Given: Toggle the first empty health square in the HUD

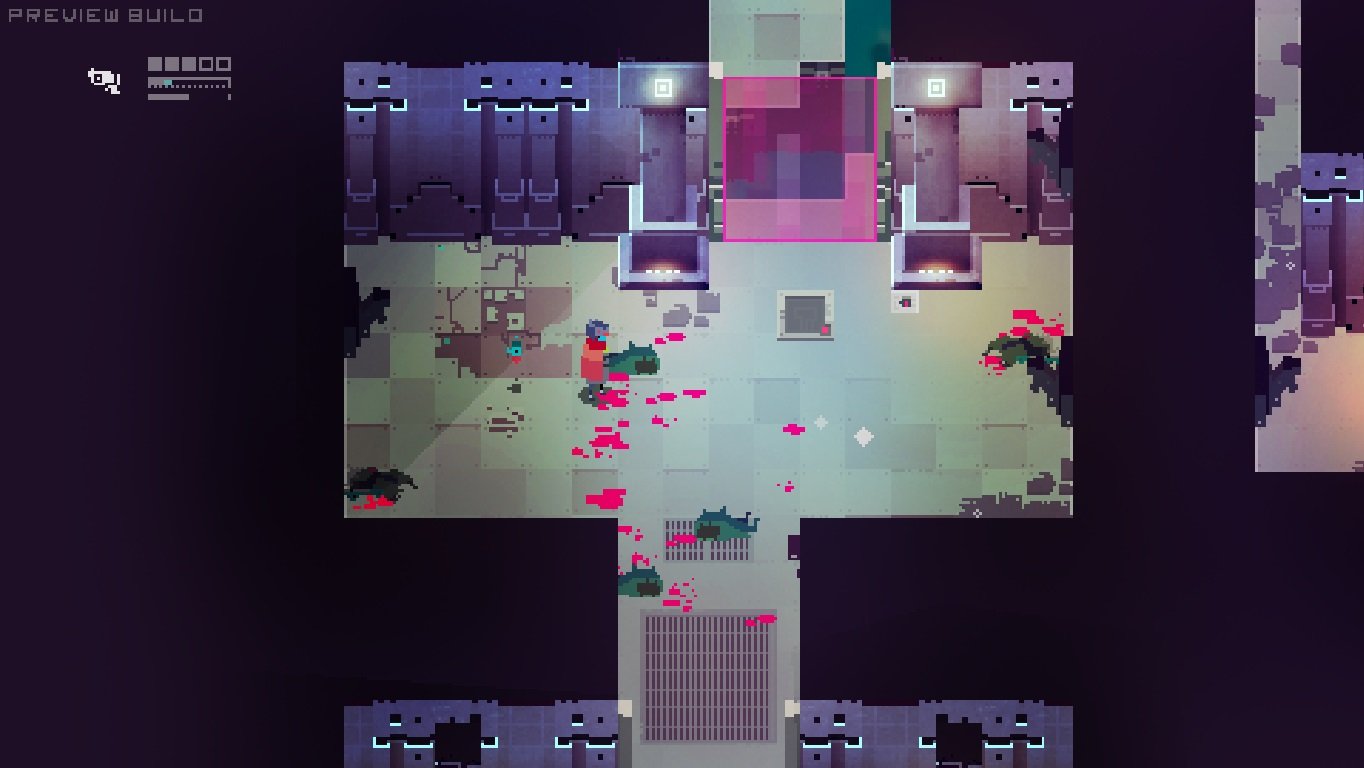Looking at the screenshot, I should point(206,64).
